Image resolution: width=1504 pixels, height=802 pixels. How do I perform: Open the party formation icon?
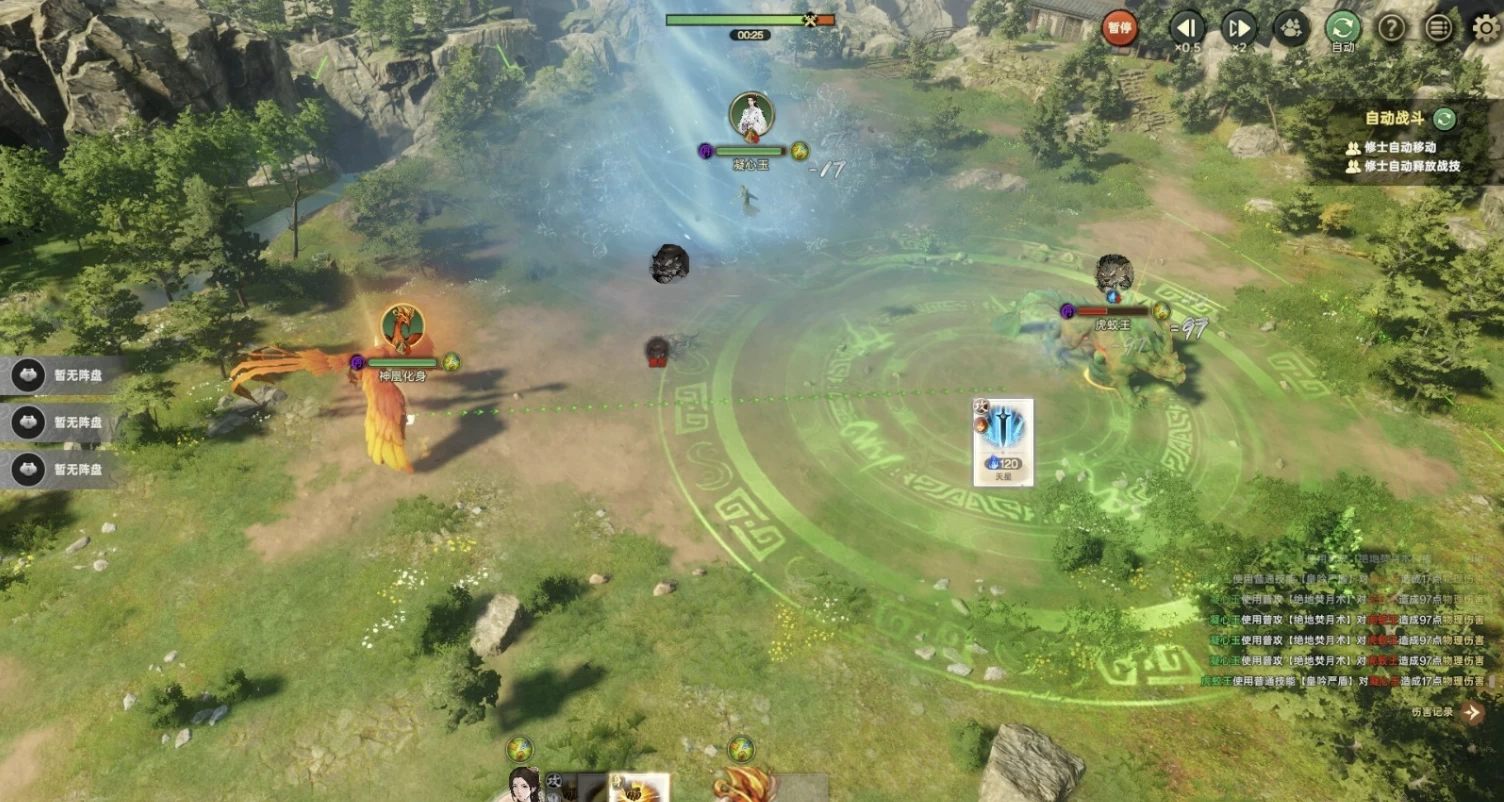1291,27
